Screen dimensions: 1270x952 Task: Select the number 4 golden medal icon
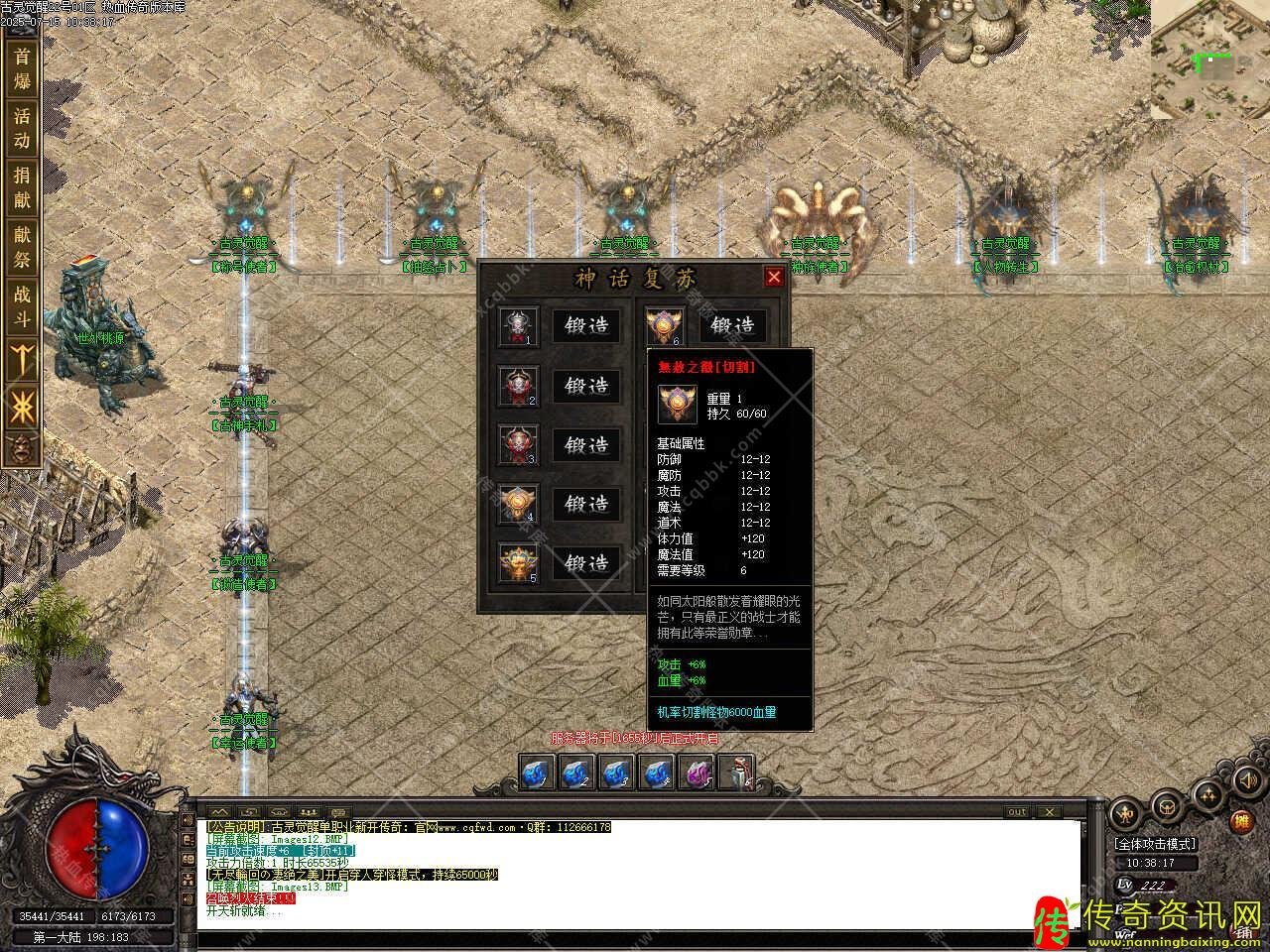[518, 505]
